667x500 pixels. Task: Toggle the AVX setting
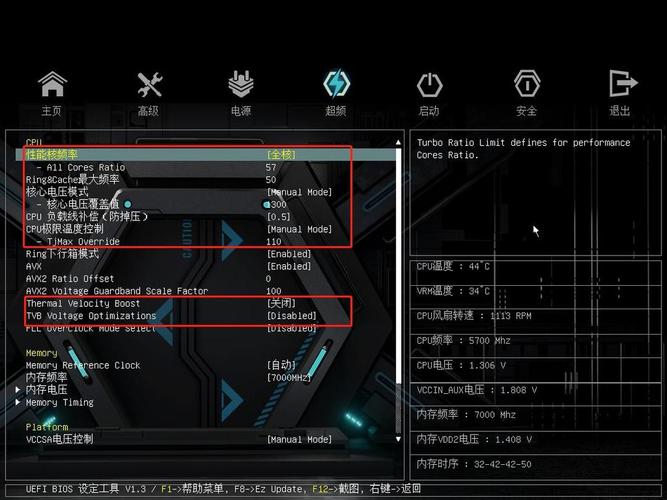coord(289,266)
